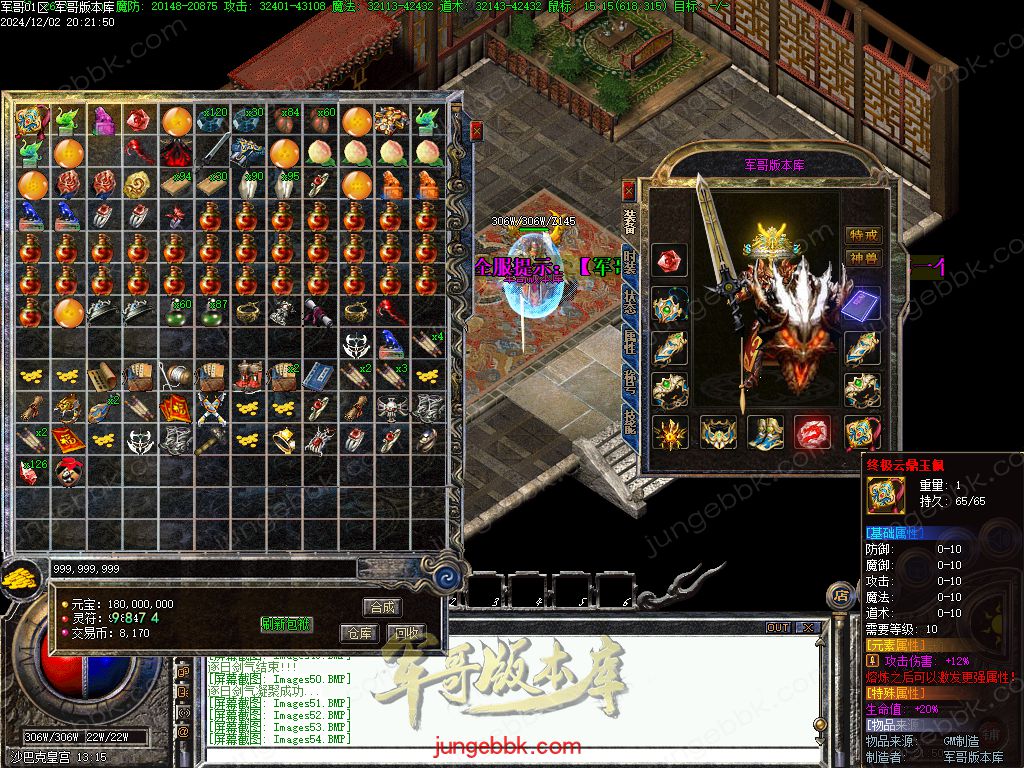Open the 特戒 special ring panel
Viewport: 1024px width, 768px height.
(863, 234)
